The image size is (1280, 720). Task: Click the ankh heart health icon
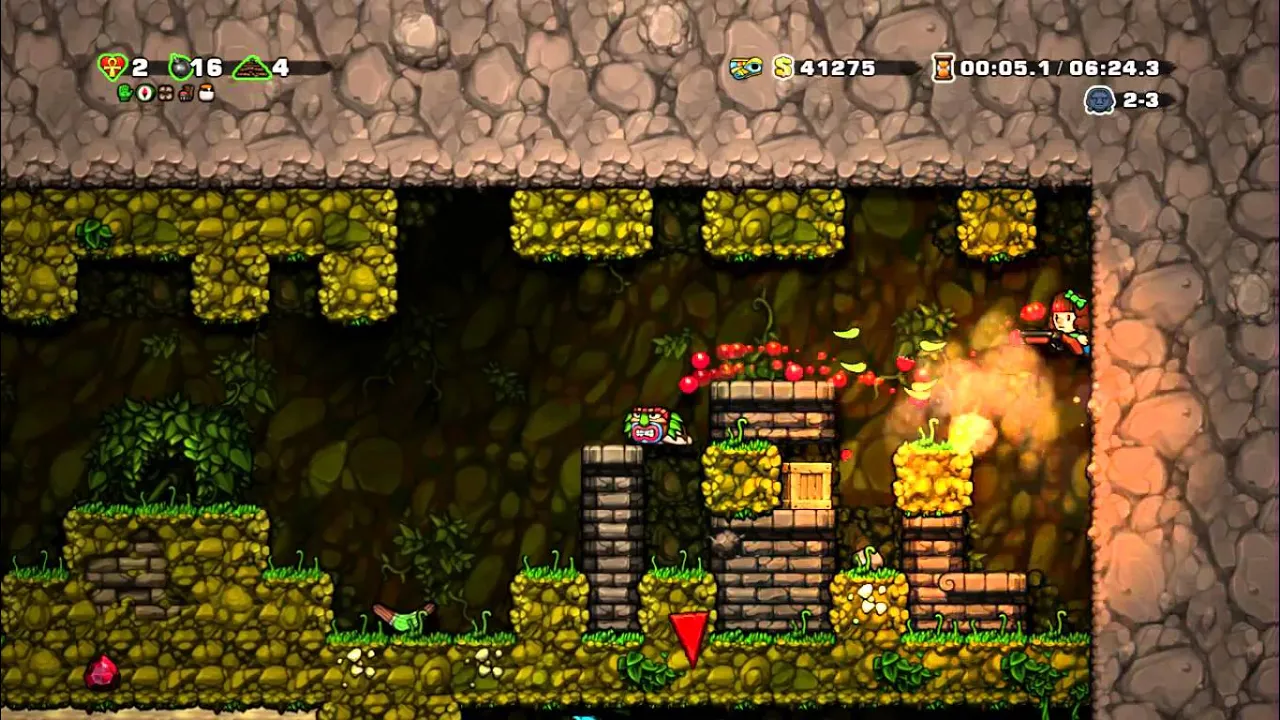click(113, 68)
